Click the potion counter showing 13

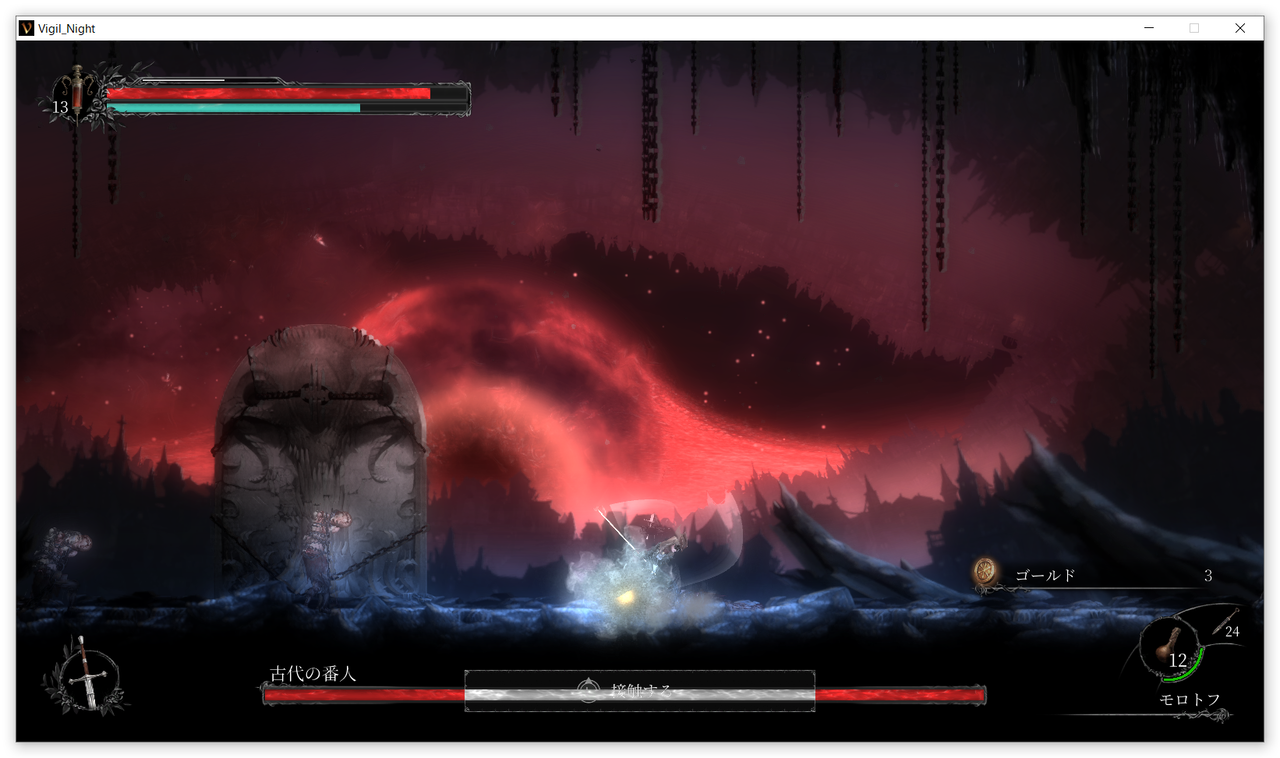tap(60, 107)
